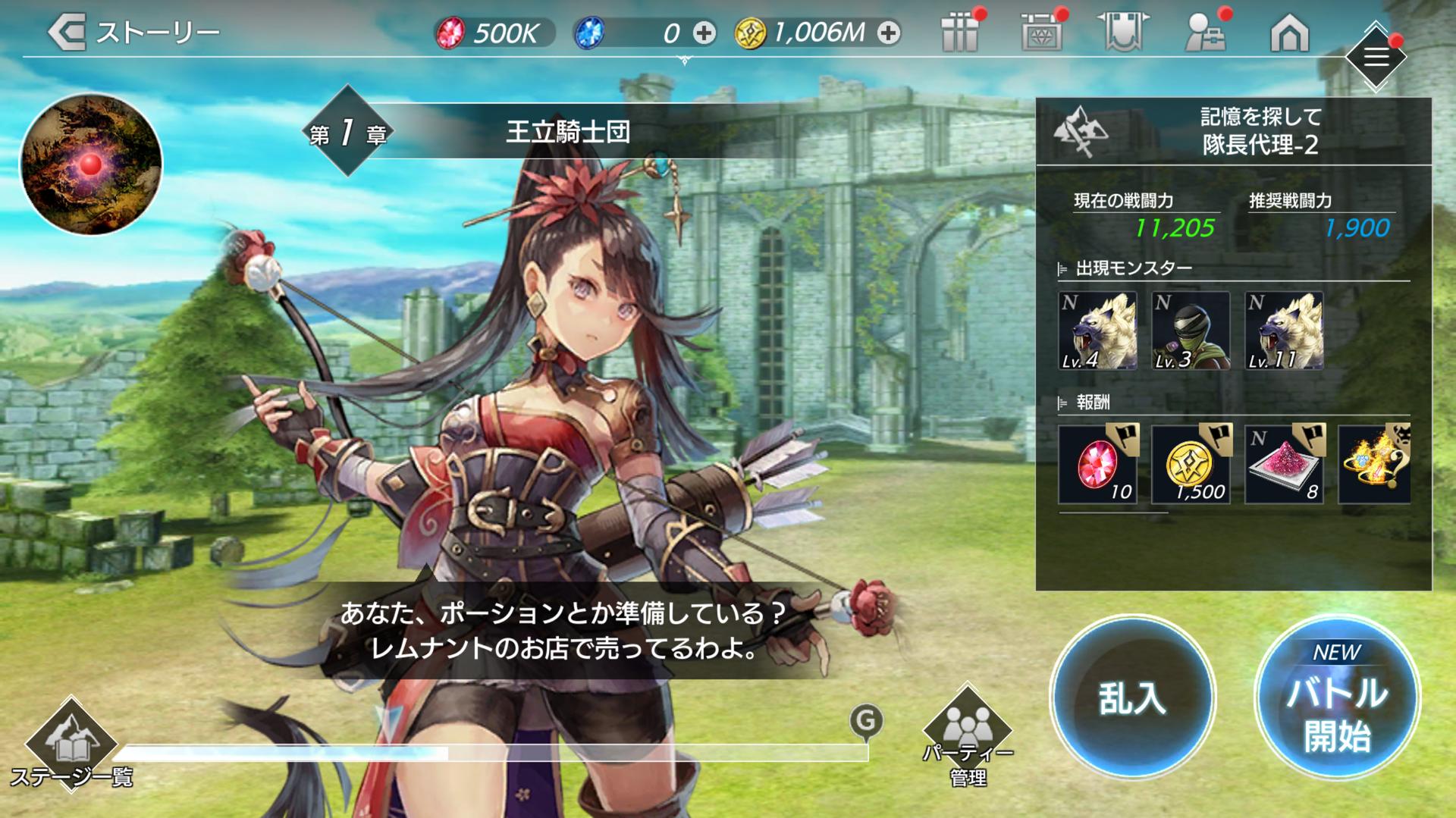
Task: Open the banner shield icon
Action: click(1123, 33)
